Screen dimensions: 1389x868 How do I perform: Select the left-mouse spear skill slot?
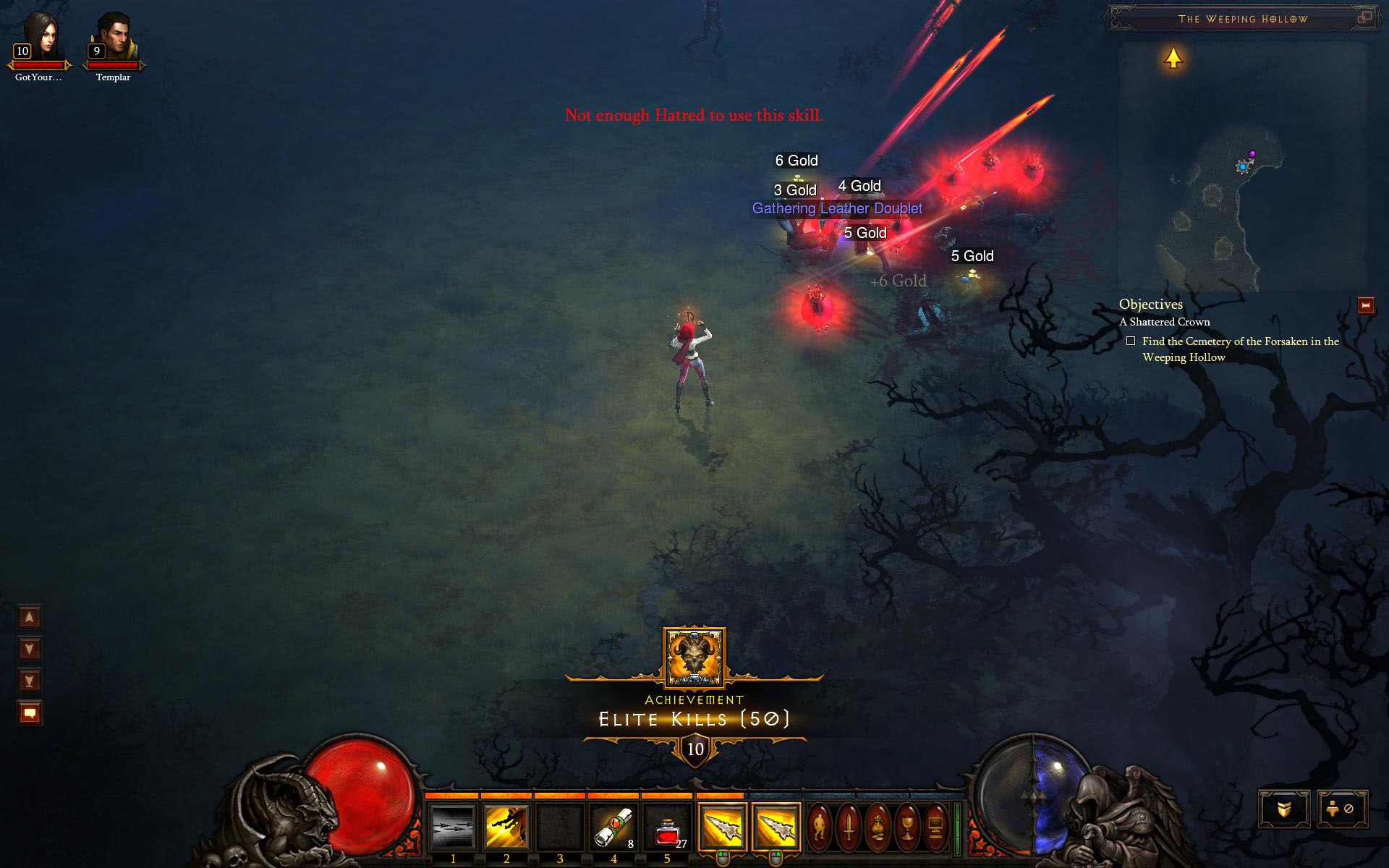(x=722, y=827)
